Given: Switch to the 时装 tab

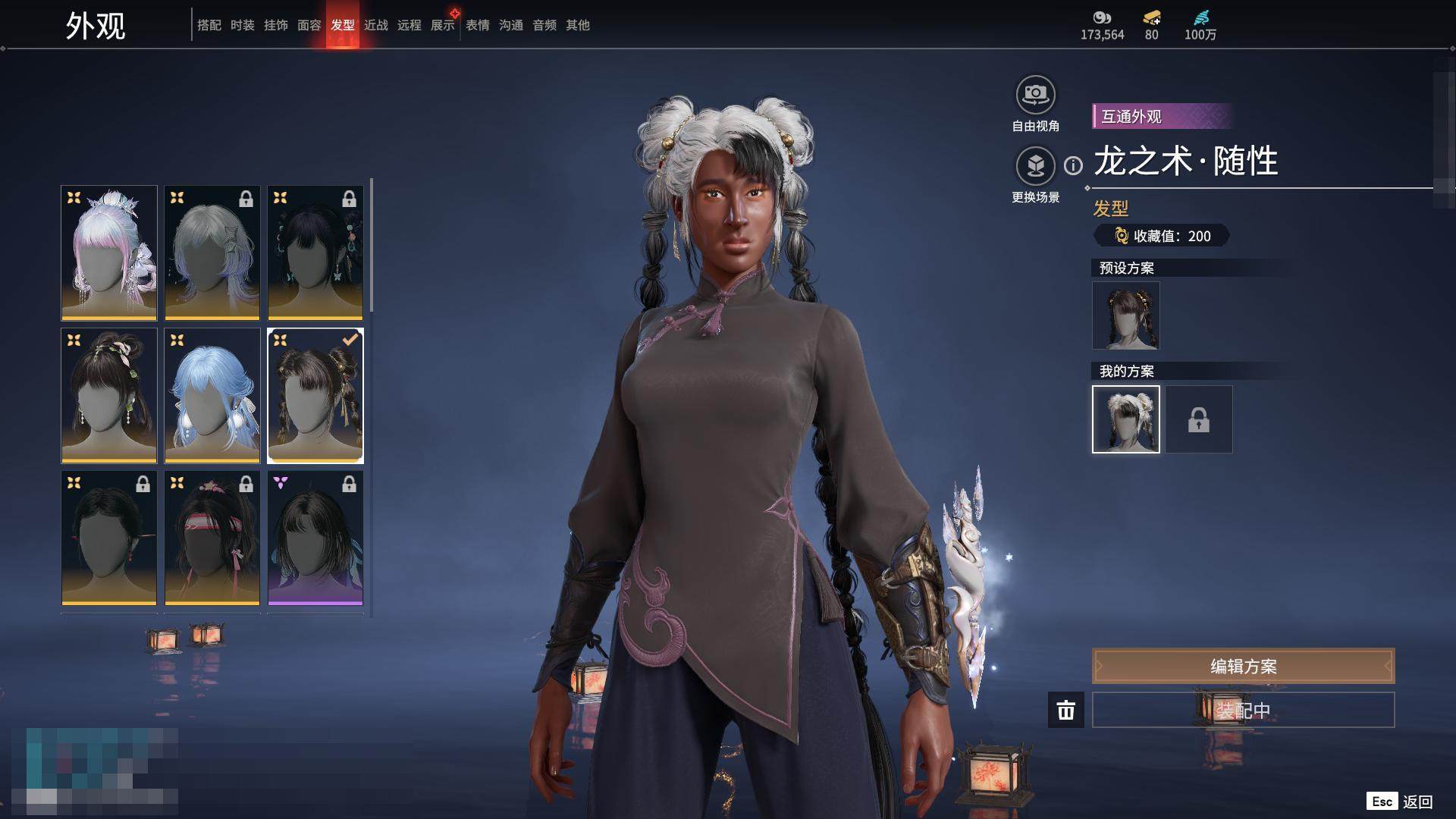Looking at the screenshot, I should pyautogui.click(x=243, y=25).
